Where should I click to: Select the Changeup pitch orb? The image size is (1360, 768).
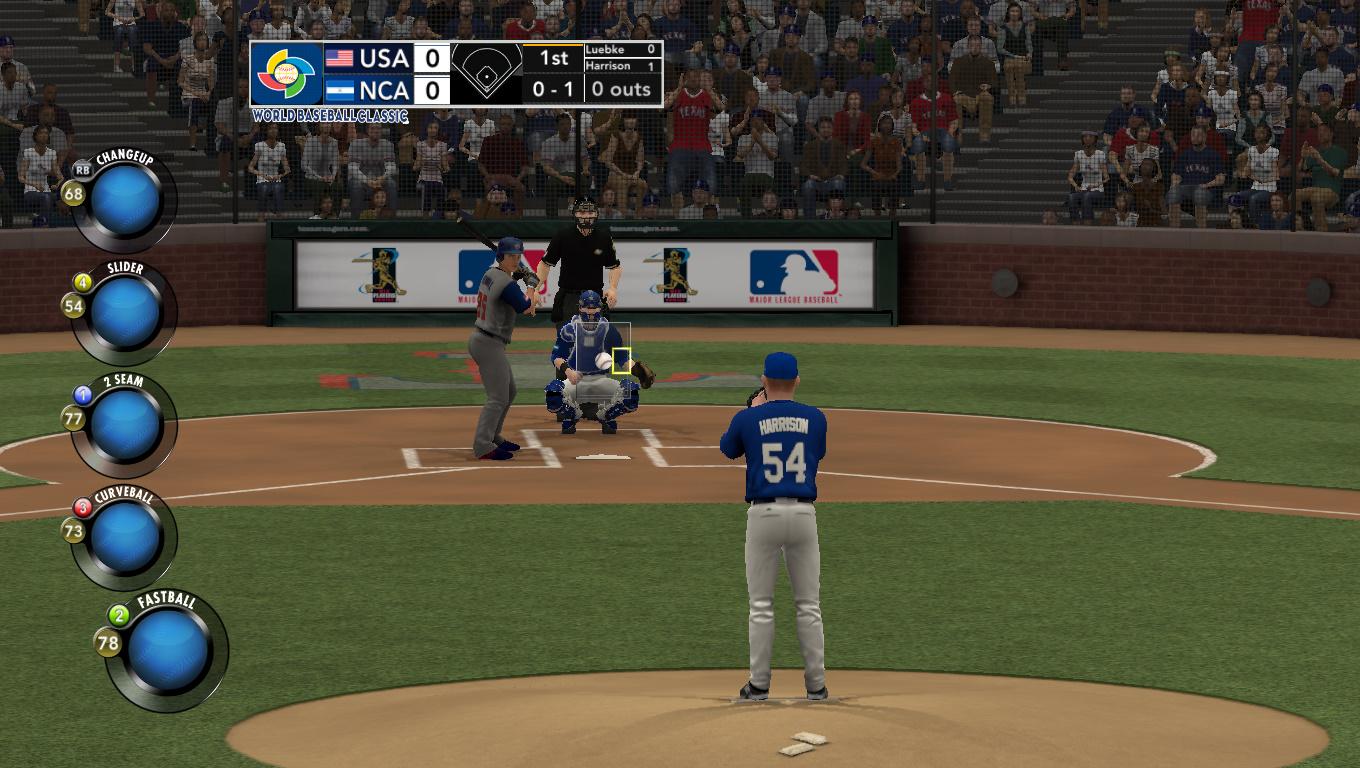pyautogui.click(x=125, y=201)
